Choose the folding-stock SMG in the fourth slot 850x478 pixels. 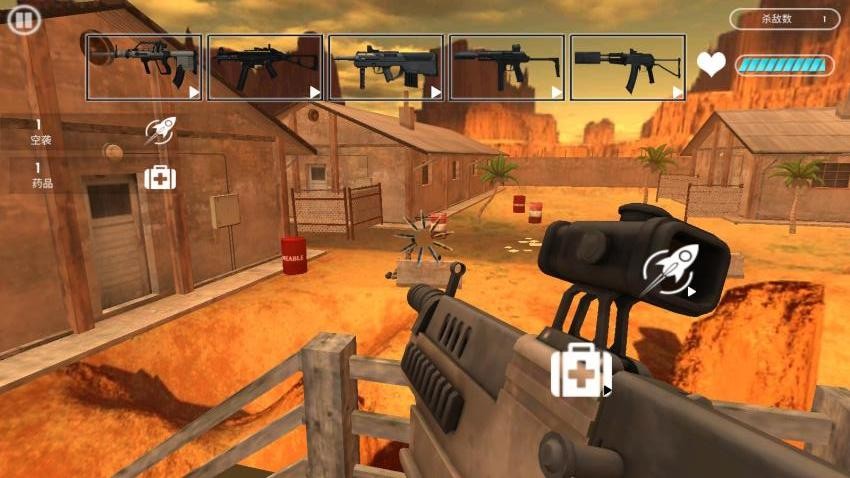coord(507,67)
